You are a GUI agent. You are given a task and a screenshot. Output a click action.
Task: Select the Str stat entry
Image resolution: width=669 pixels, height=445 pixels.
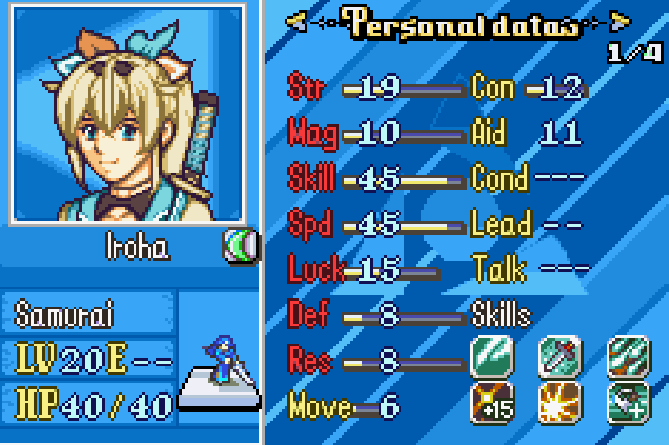pos(308,88)
